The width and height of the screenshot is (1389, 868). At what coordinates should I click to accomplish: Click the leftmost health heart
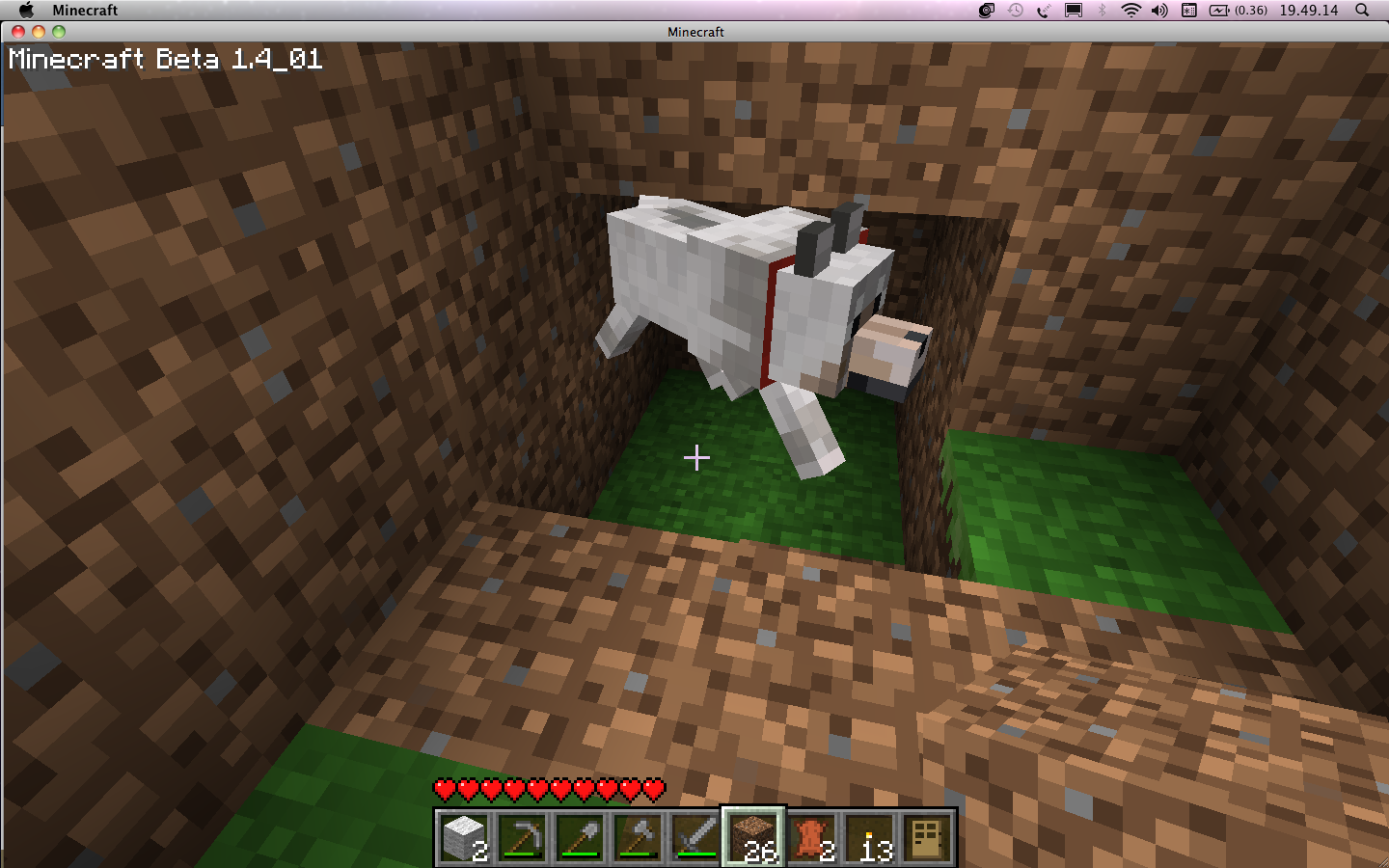click(x=445, y=788)
